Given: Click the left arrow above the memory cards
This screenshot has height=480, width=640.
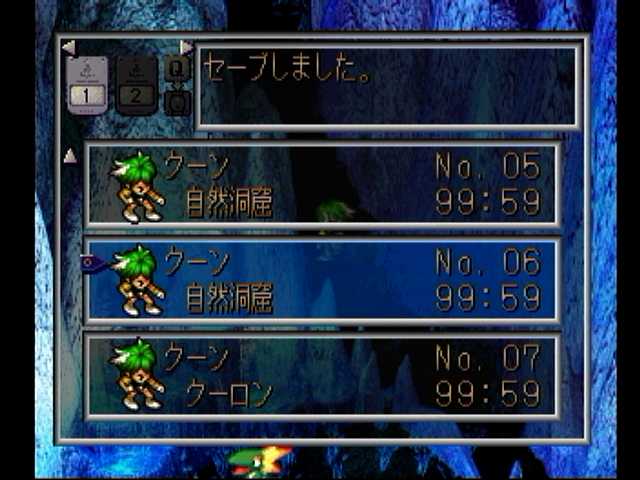Looking at the screenshot, I should [68, 46].
